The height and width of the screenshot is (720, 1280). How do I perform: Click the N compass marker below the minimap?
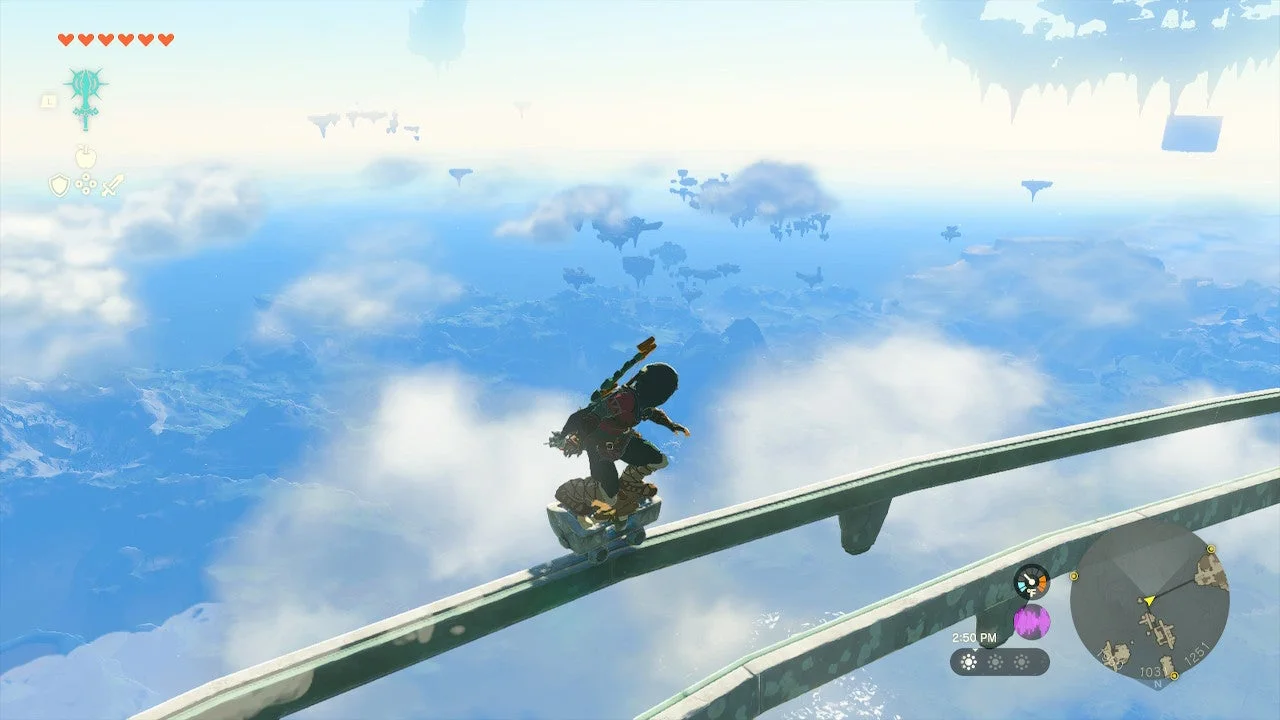tap(1158, 683)
